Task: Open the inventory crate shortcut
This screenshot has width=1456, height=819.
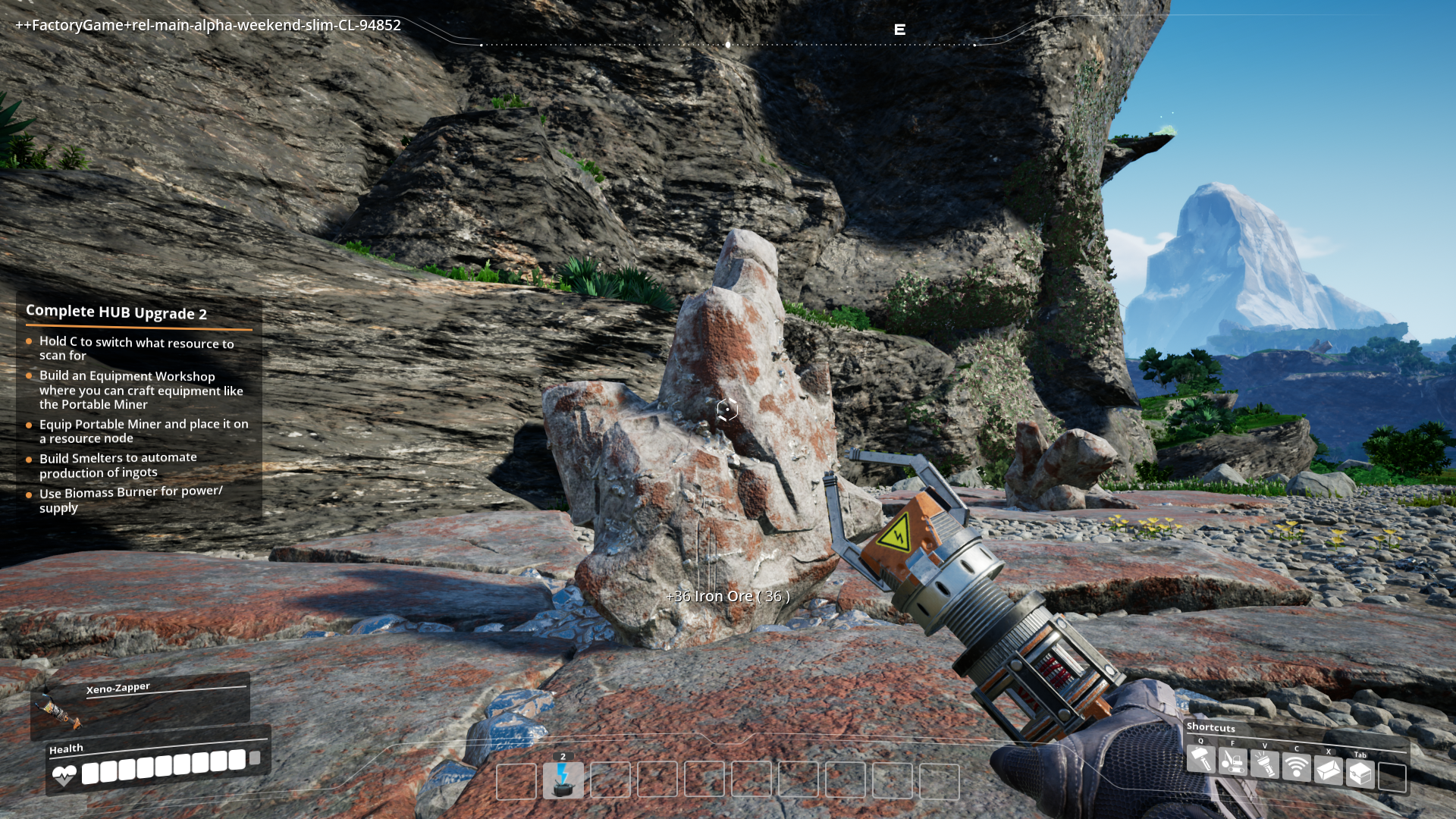Action: (1360, 773)
